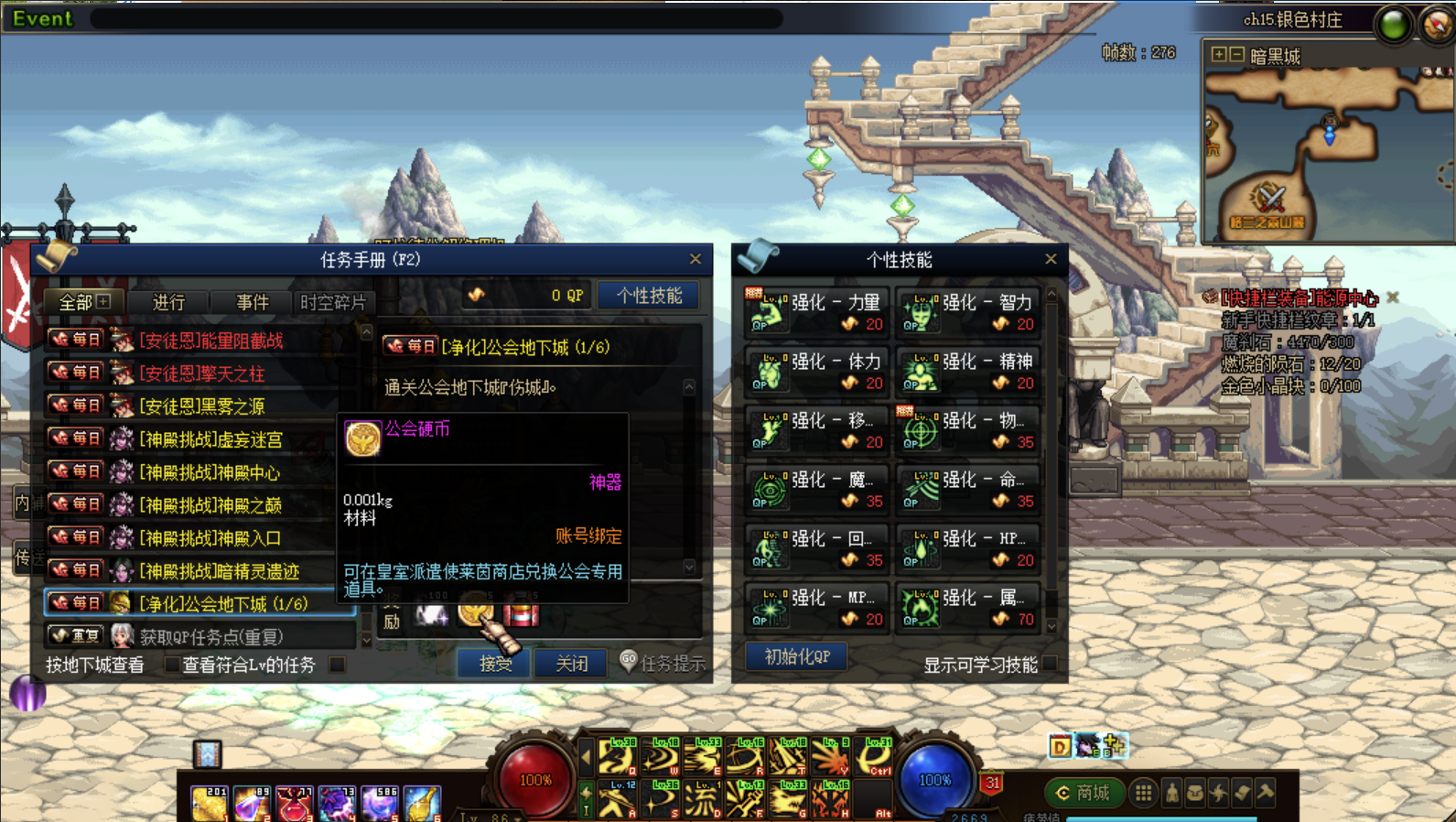Close the 任务手册 window
Image resolution: width=1456 pixels, height=822 pixels.
point(696,260)
